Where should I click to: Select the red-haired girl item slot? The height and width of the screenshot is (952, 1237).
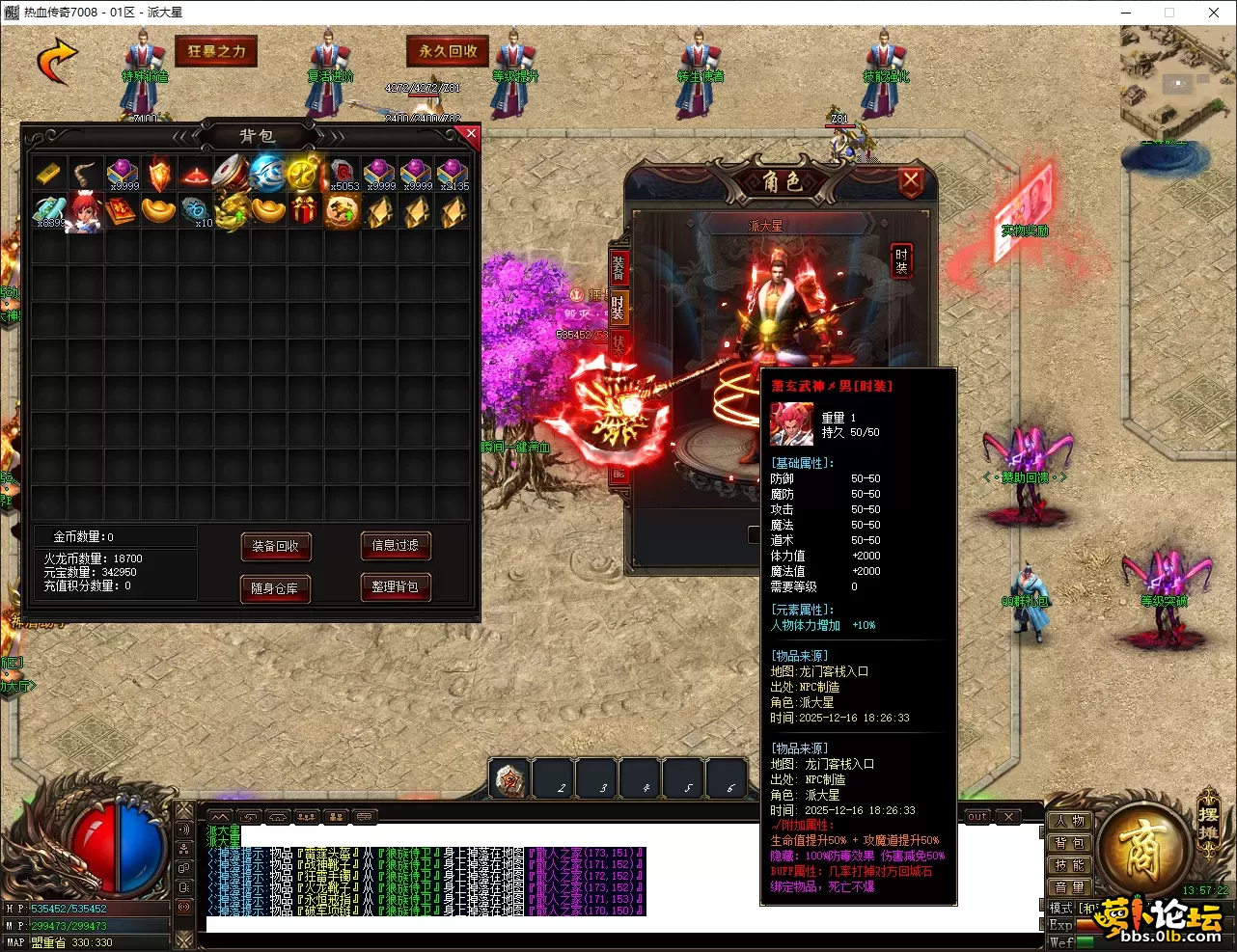pos(85,211)
